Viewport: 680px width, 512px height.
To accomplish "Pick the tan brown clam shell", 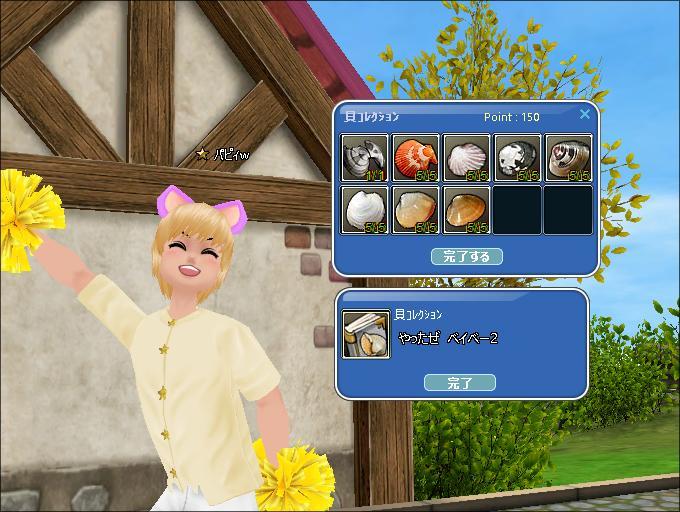I will click(467, 210).
